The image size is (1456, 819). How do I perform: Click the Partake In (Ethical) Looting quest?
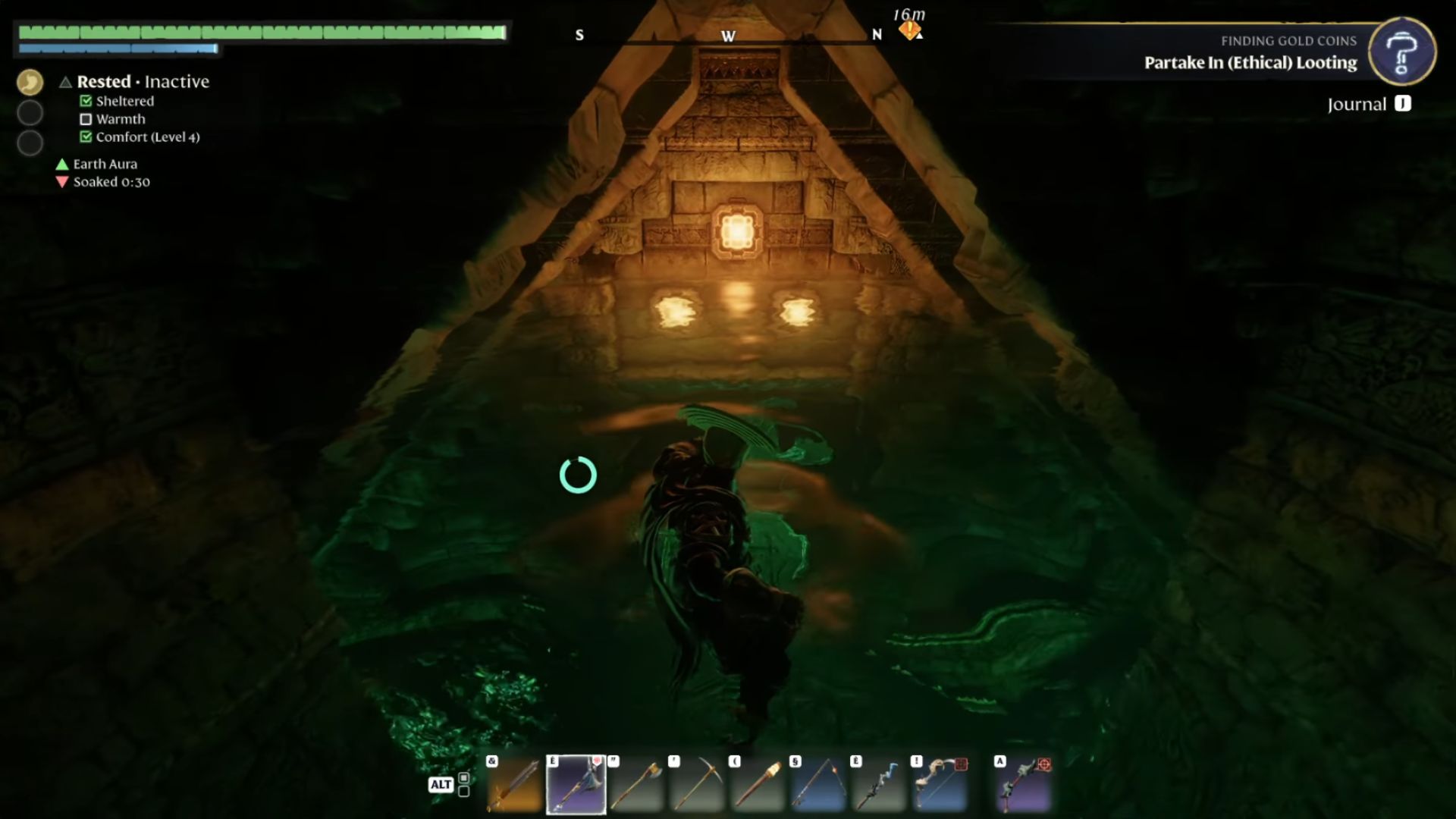tap(1248, 63)
